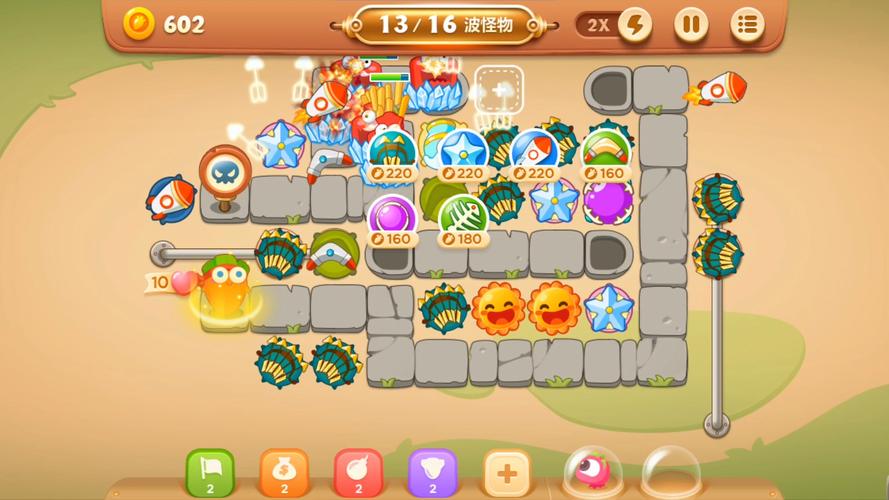Toggle the 2X game speed button

(x=614, y=24)
